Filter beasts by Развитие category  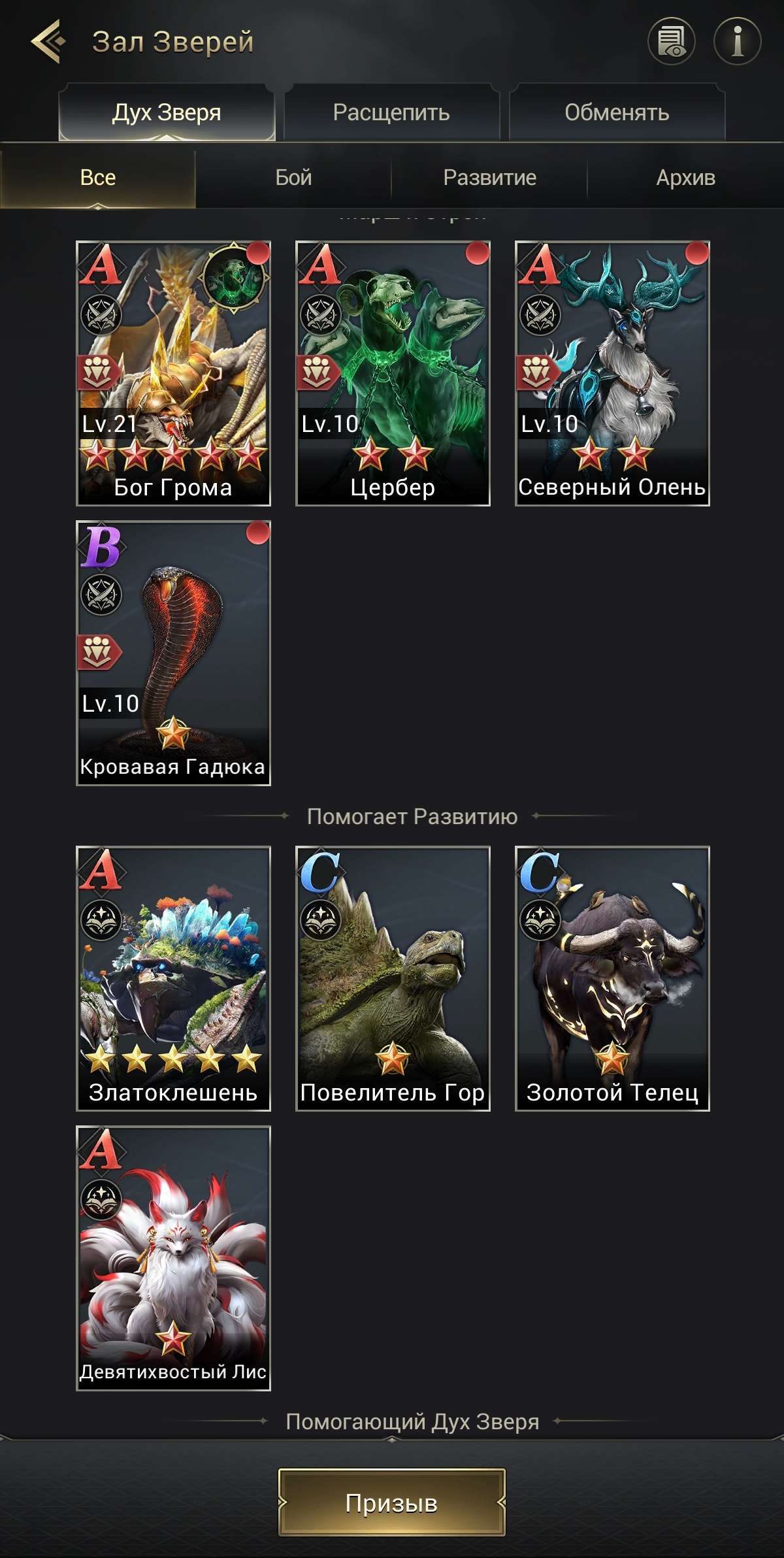pos(489,178)
